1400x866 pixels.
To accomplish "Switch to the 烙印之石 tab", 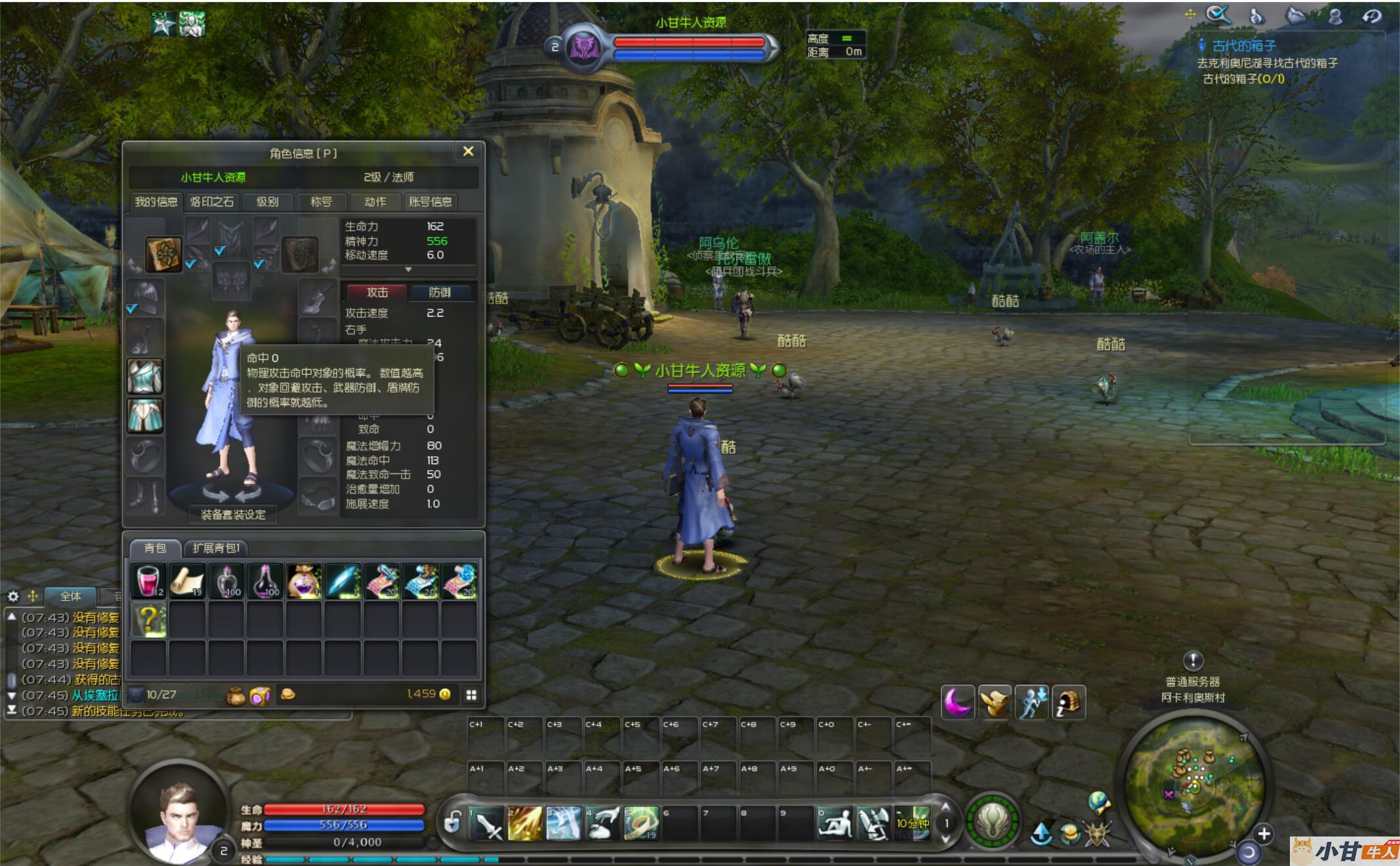I will [212, 202].
